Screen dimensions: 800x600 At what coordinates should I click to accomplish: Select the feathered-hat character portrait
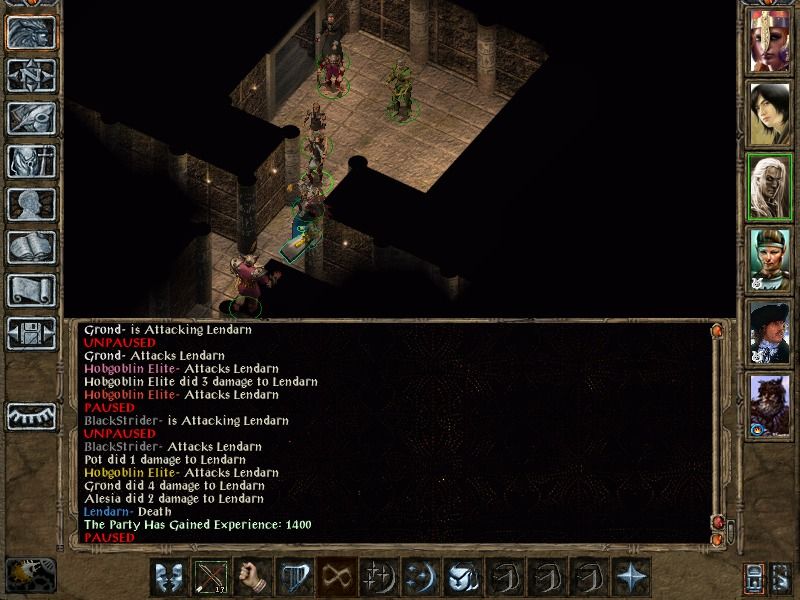click(770, 331)
